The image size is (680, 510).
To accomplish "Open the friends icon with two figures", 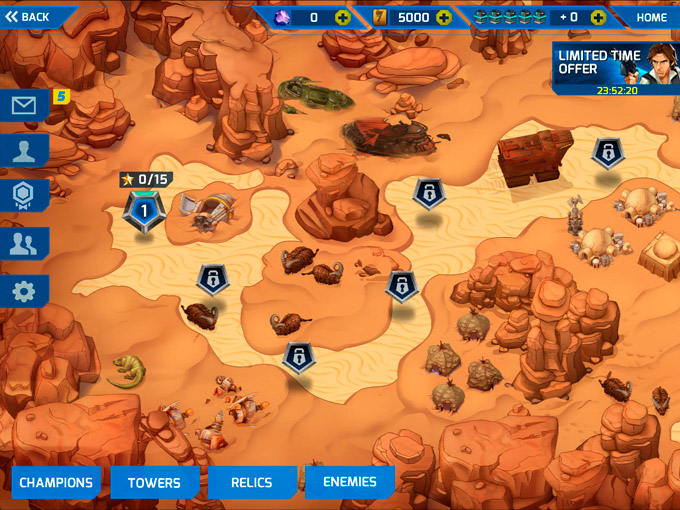I will [x=24, y=243].
